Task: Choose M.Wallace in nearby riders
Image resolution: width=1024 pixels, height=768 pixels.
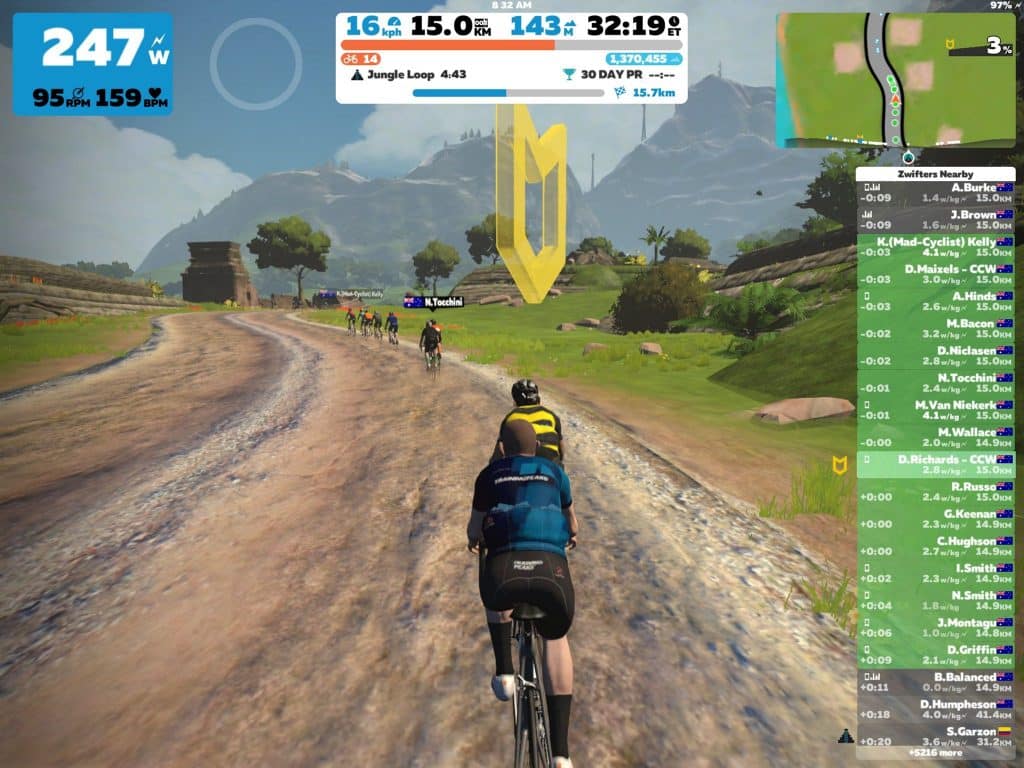Action: 936,437
